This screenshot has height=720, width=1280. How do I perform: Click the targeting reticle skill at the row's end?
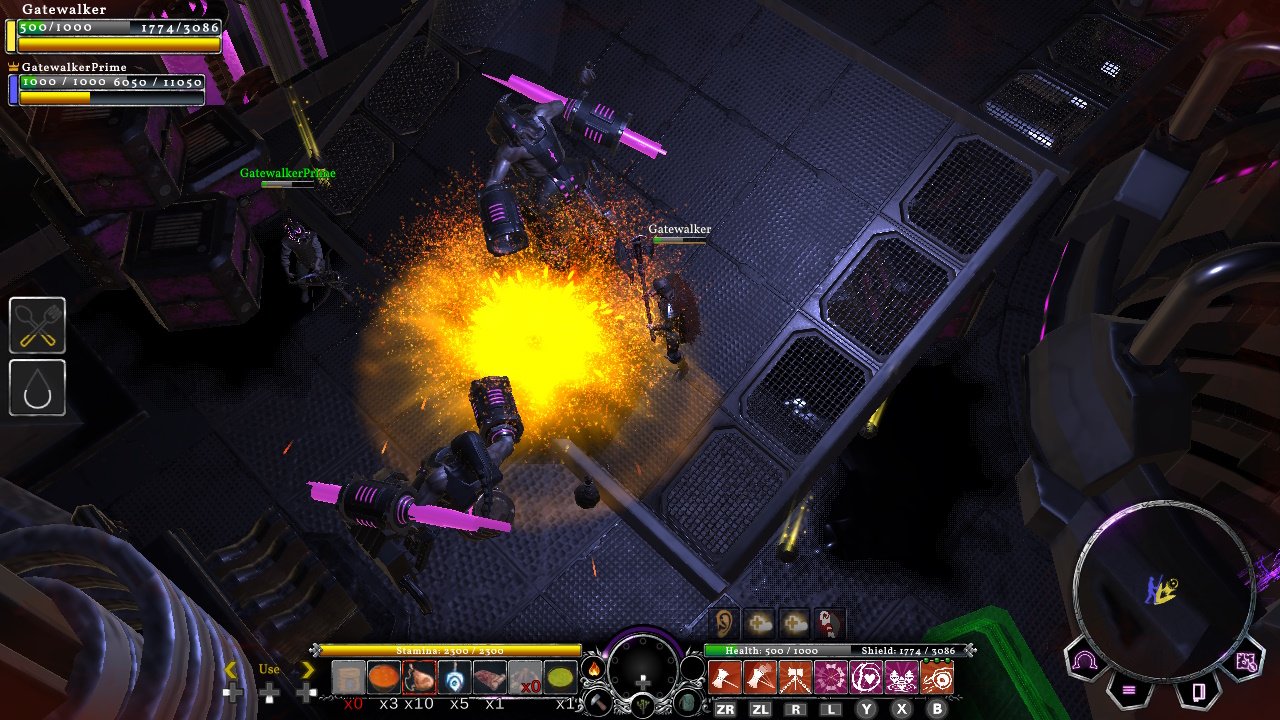[x=938, y=677]
